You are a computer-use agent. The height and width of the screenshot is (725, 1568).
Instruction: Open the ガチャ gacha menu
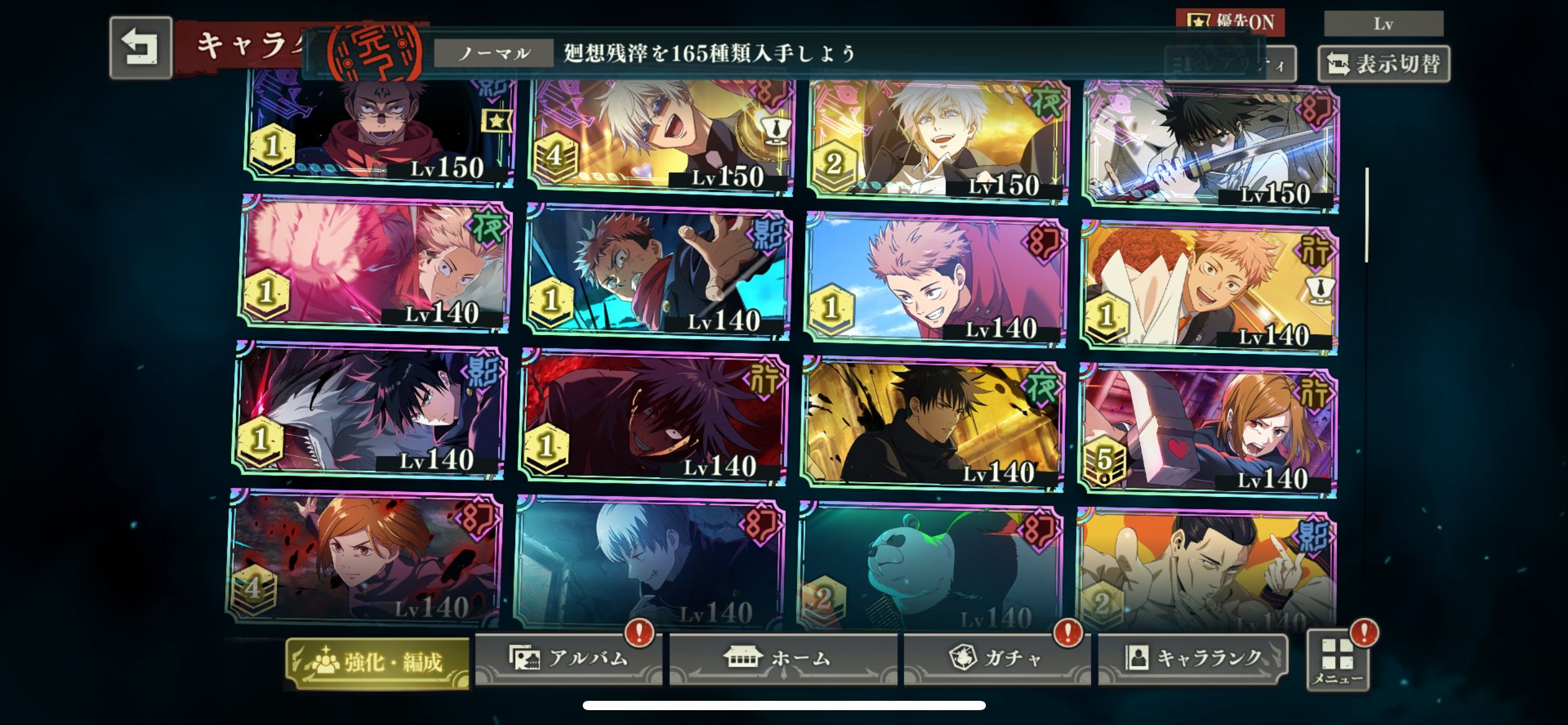click(996, 658)
